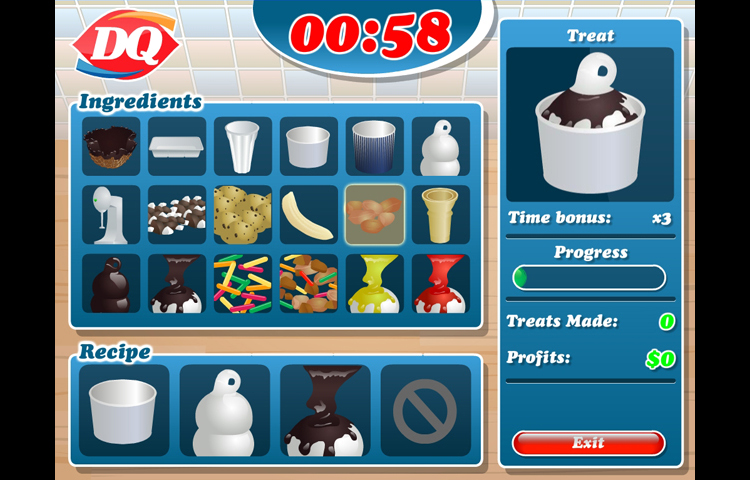
Task: Pick the tall white cup
Action: tap(243, 147)
